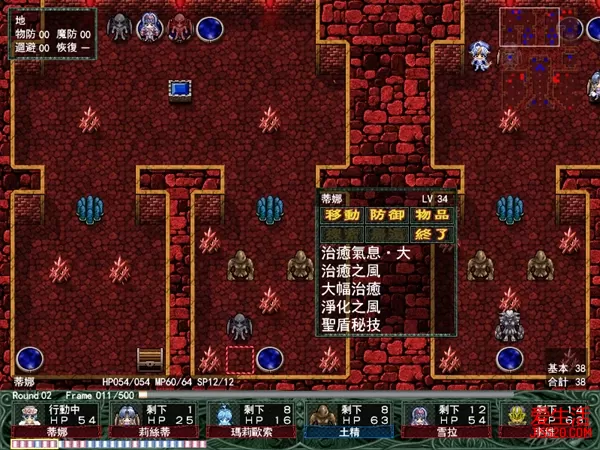Select skill 治癒氣息・大
This screenshot has height=450, width=600.
[x=366, y=254]
